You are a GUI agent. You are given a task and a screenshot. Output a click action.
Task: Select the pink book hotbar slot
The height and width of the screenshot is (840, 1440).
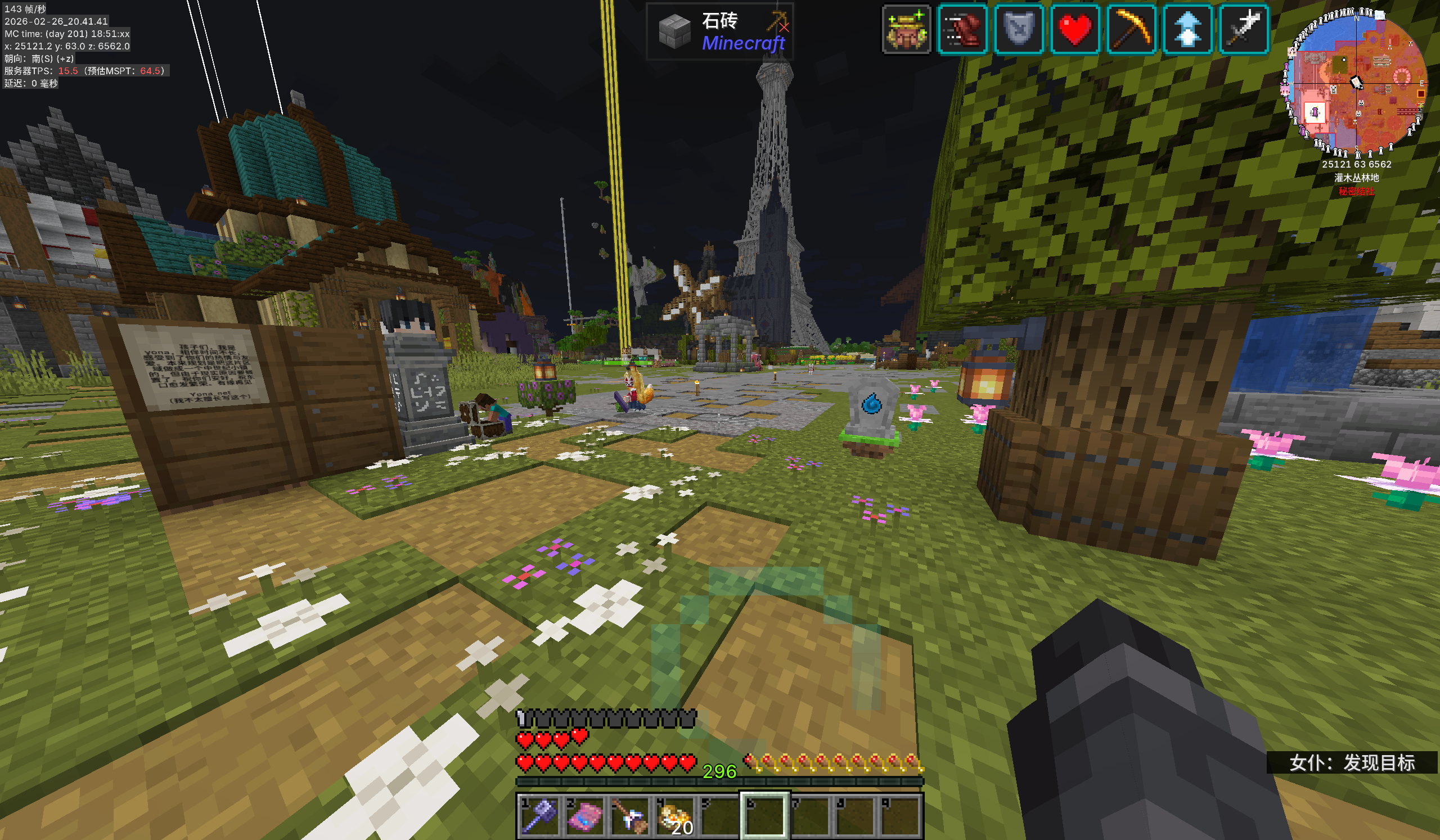click(584, 815)
